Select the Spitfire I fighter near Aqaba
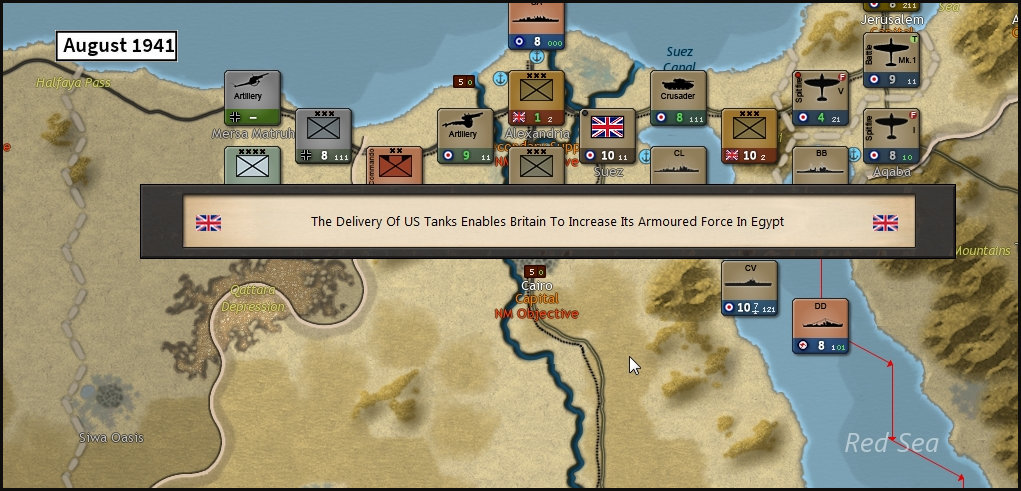Viewport: 1021px width, 491px height. [891, 135]
